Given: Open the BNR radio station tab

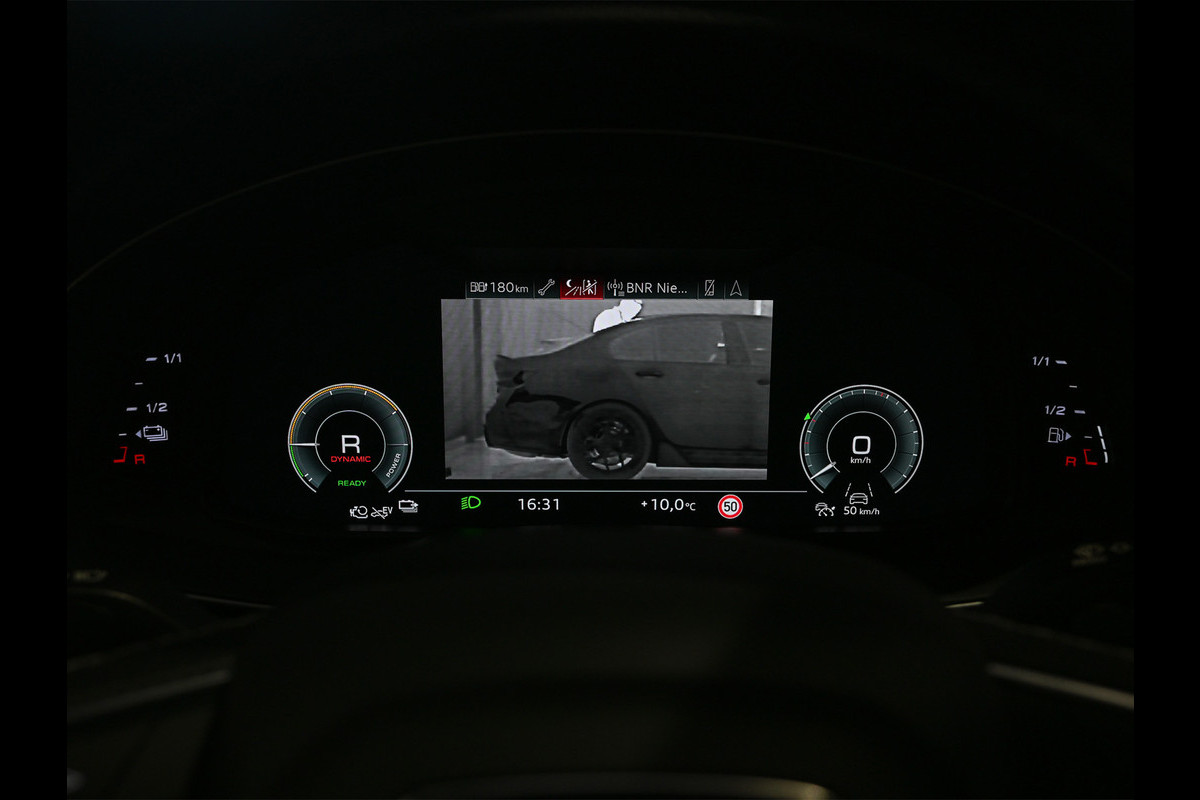Looking at the screenshot, I should [x=650, y=288].
